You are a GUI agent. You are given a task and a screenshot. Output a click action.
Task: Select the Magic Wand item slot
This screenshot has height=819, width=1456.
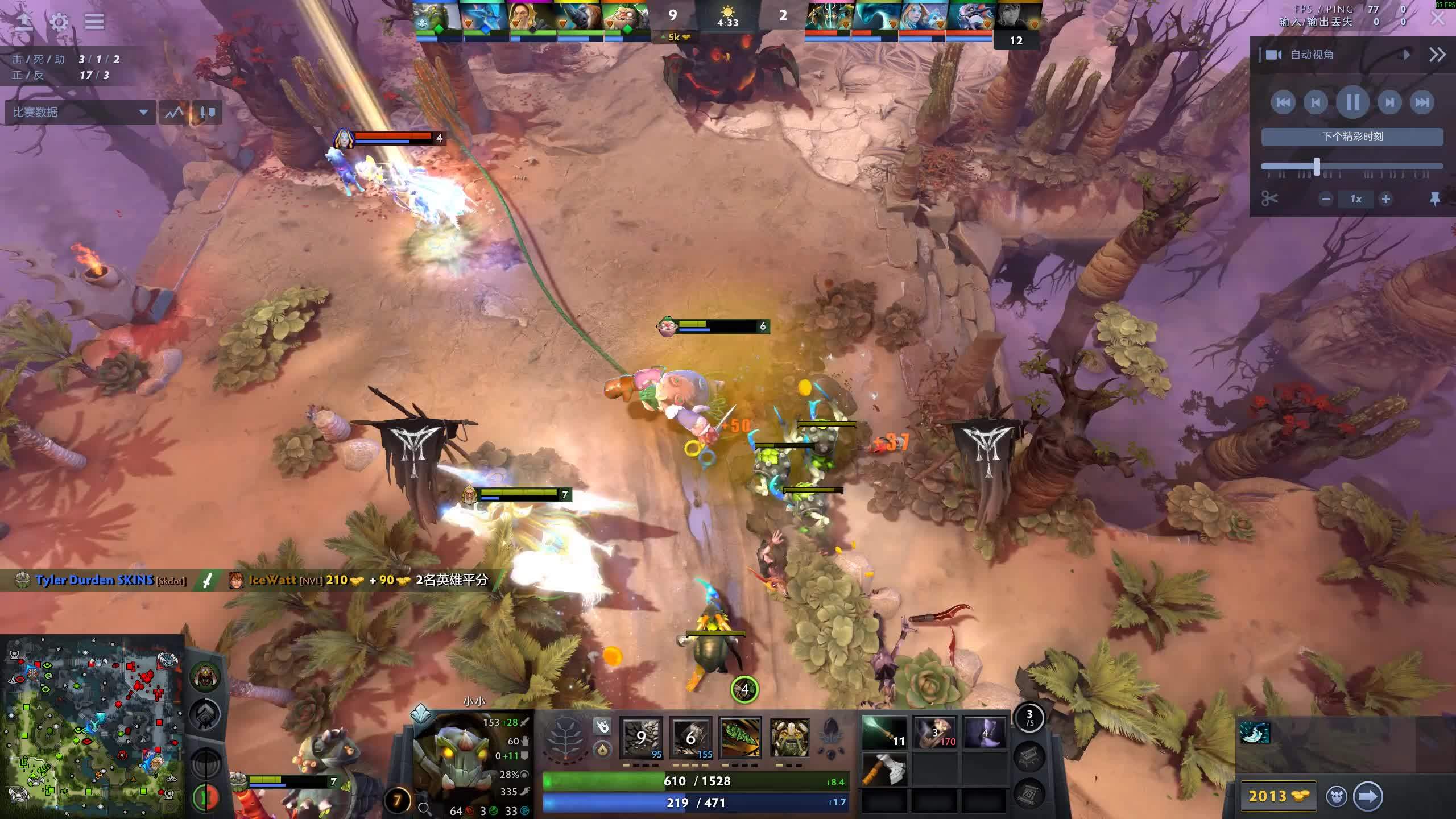point(884,733)
